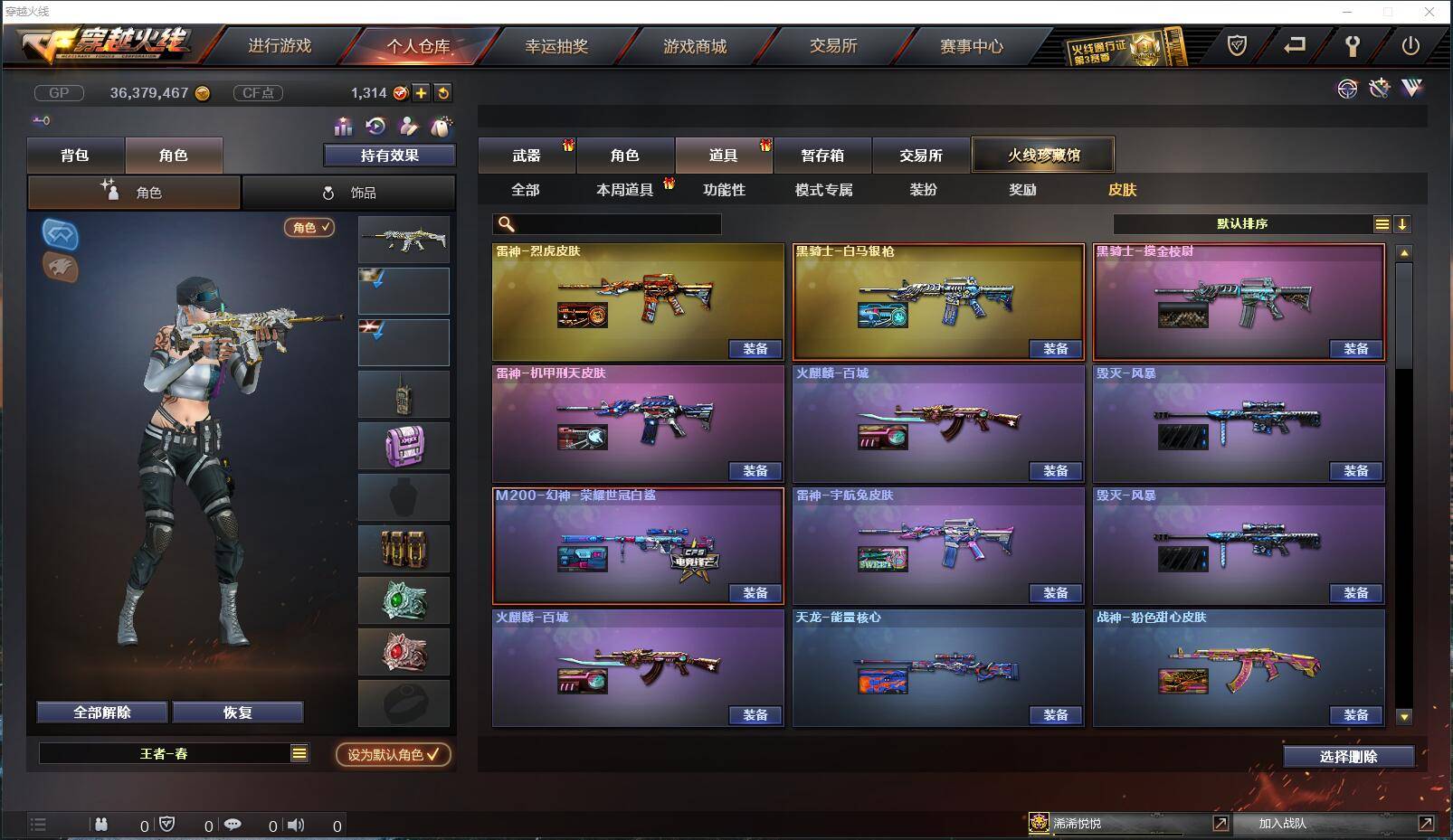Open the stats ranking icon above 持有效果
1453x840 pixels.
pos(344,126)
